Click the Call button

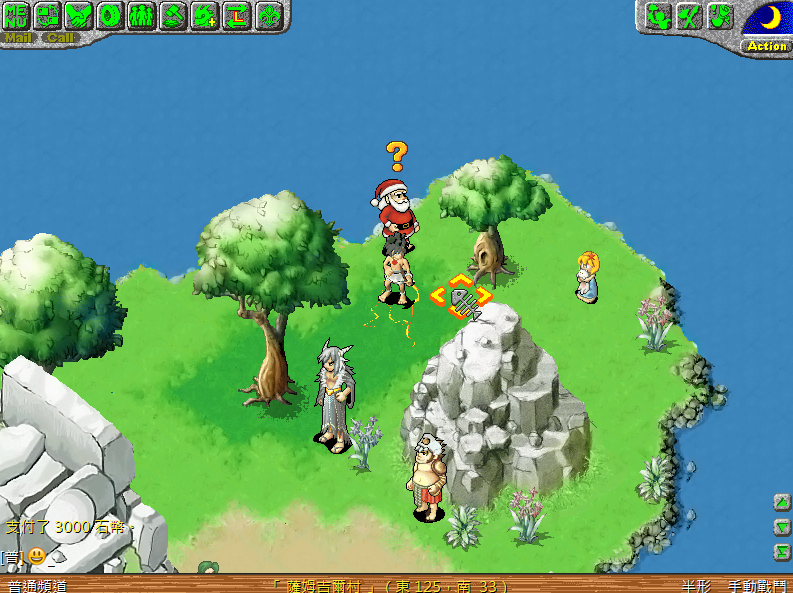(60, 38)
